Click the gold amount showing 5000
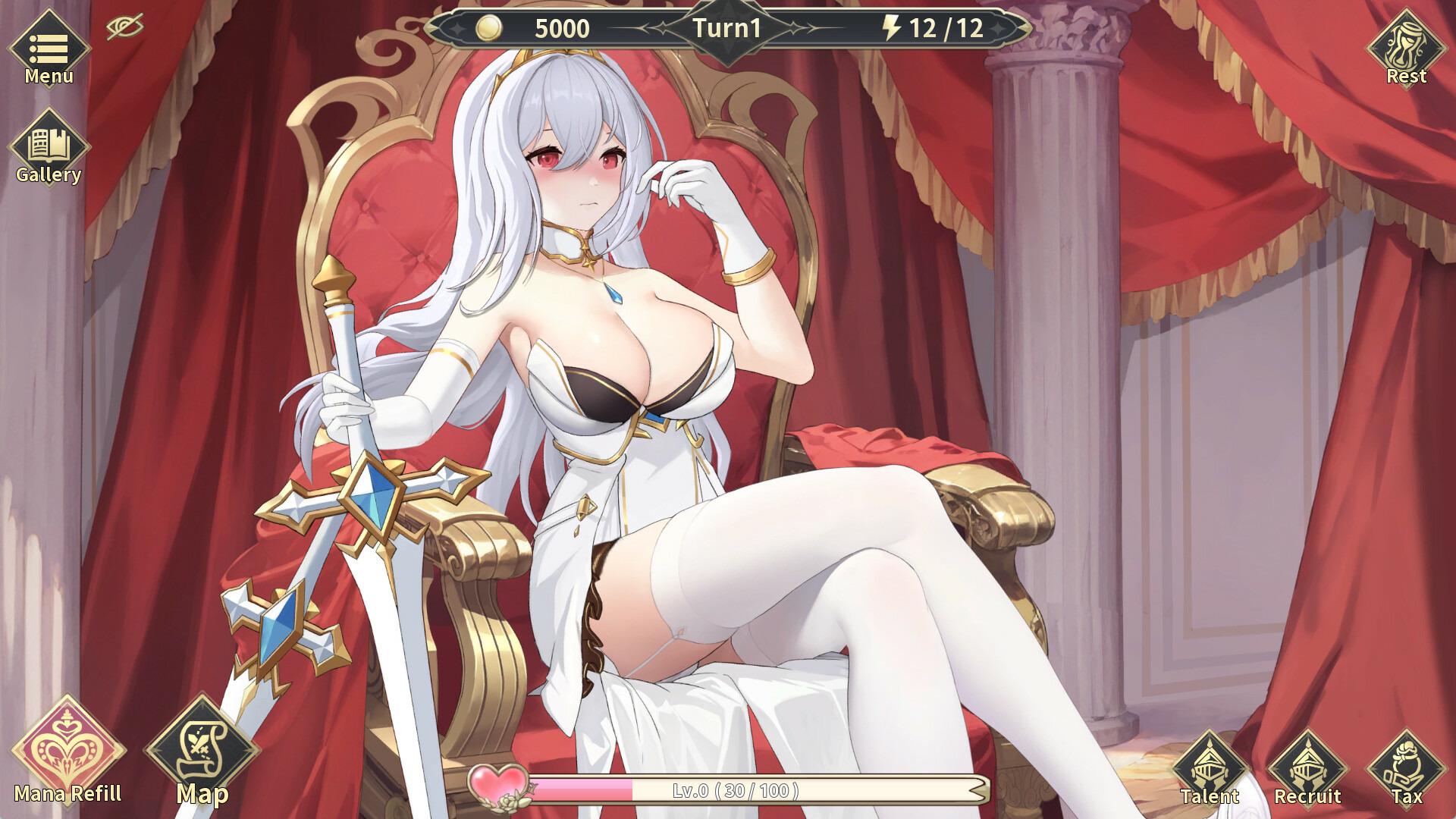The height and width of the screenshot is (819, 1456). 560,30
